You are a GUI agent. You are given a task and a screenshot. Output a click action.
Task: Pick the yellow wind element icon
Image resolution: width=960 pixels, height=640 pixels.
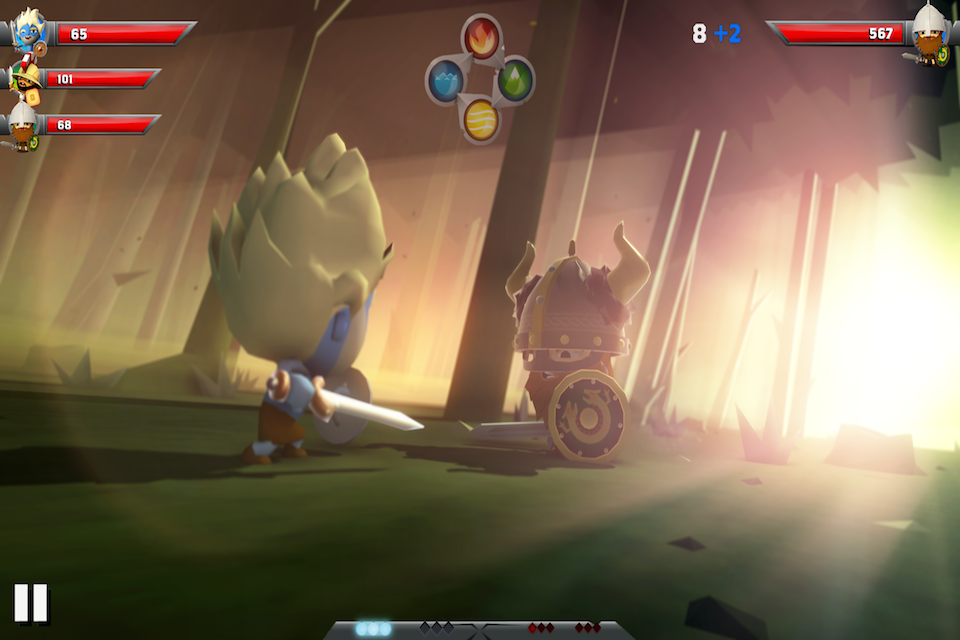pyautogui.click(x=481, y=119)
